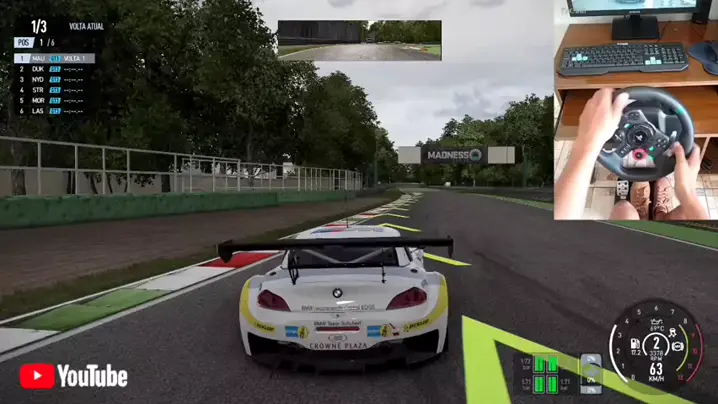Click the car damage status panel
Screen dimensions: 718x404
coord(592,373)
